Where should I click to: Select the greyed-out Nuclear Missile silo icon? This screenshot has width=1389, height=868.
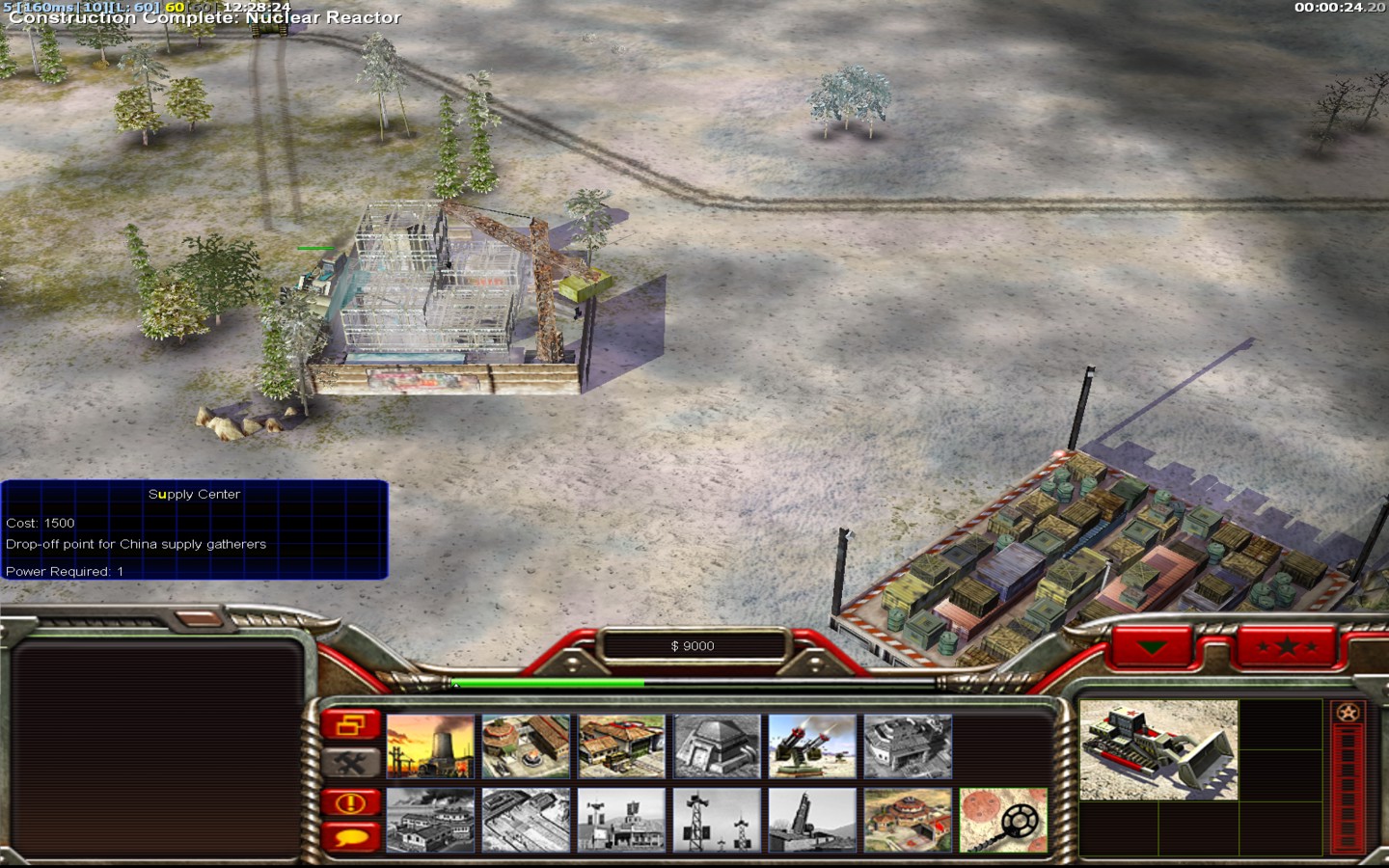[812, 821]
